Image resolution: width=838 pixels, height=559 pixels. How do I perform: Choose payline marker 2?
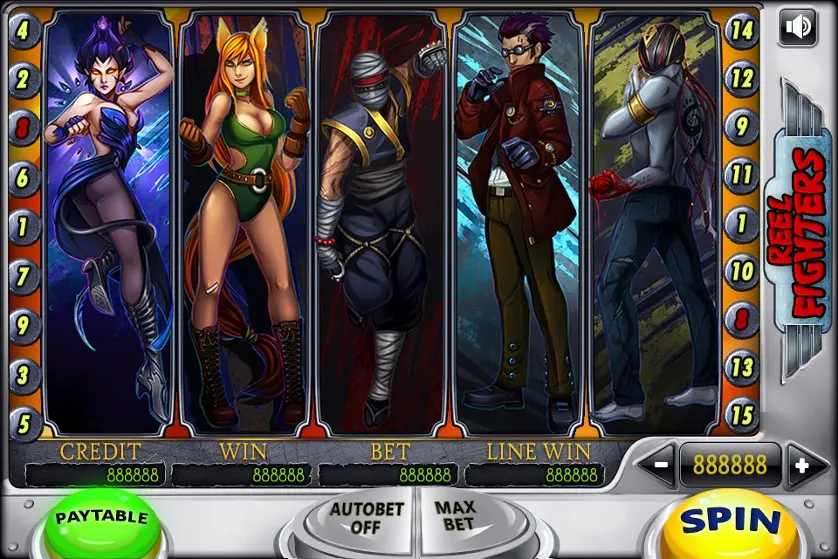(x=23, y=78)
